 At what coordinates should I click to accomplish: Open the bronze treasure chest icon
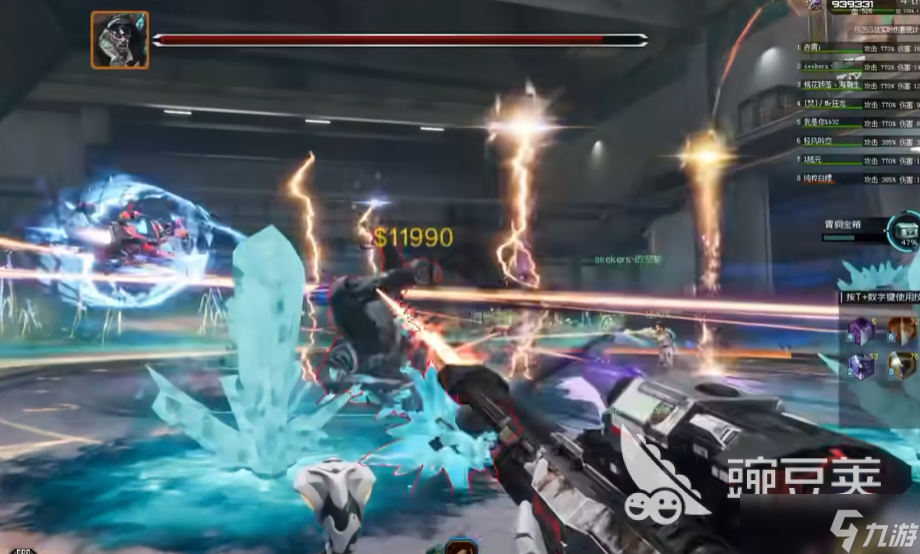point(906,229)
